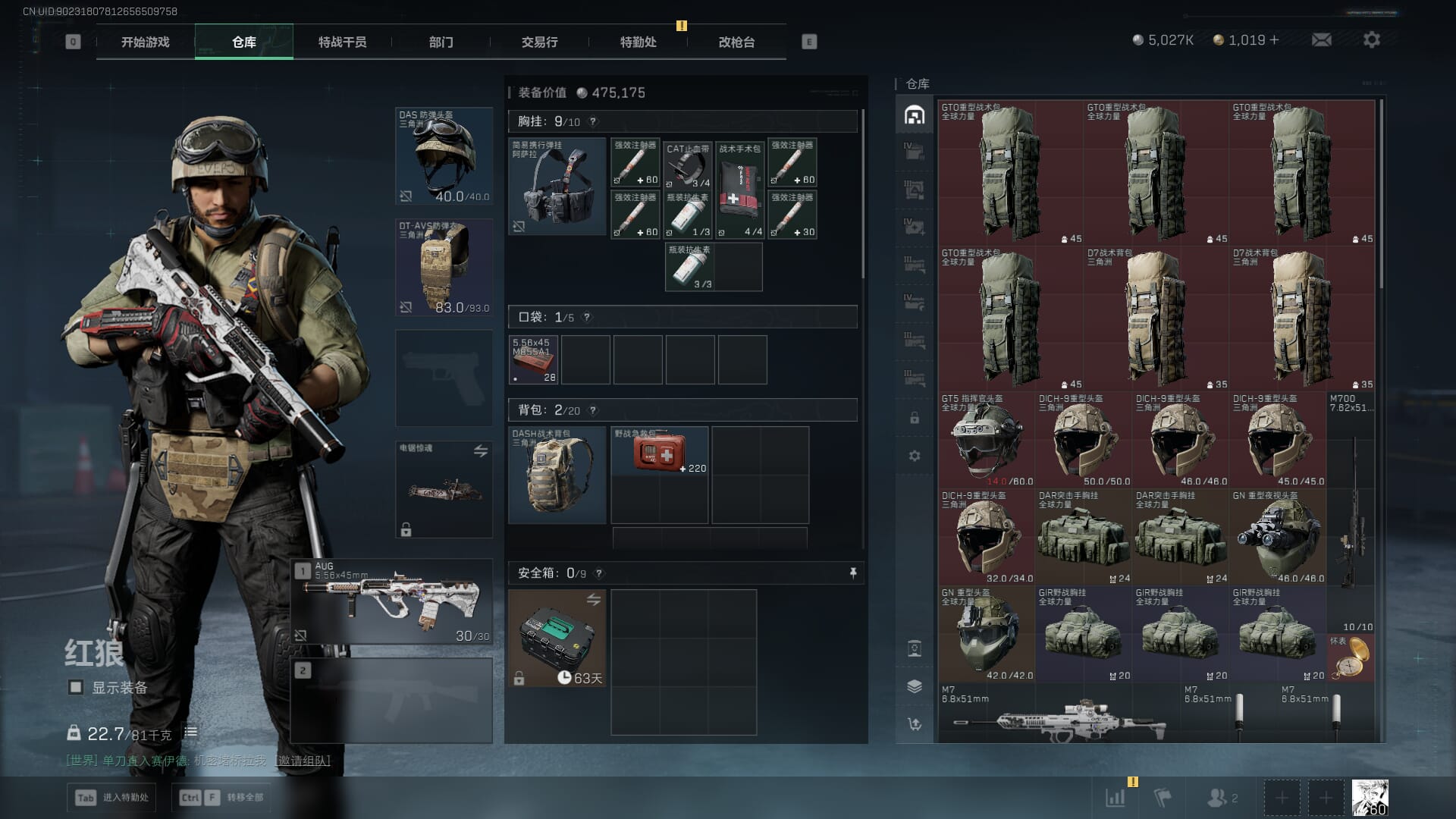The width and height of the screenshot is (1456, 819).
Task: Select the 5.56x45 M855A1 ammo in pocket
Action: coord(533,359)
